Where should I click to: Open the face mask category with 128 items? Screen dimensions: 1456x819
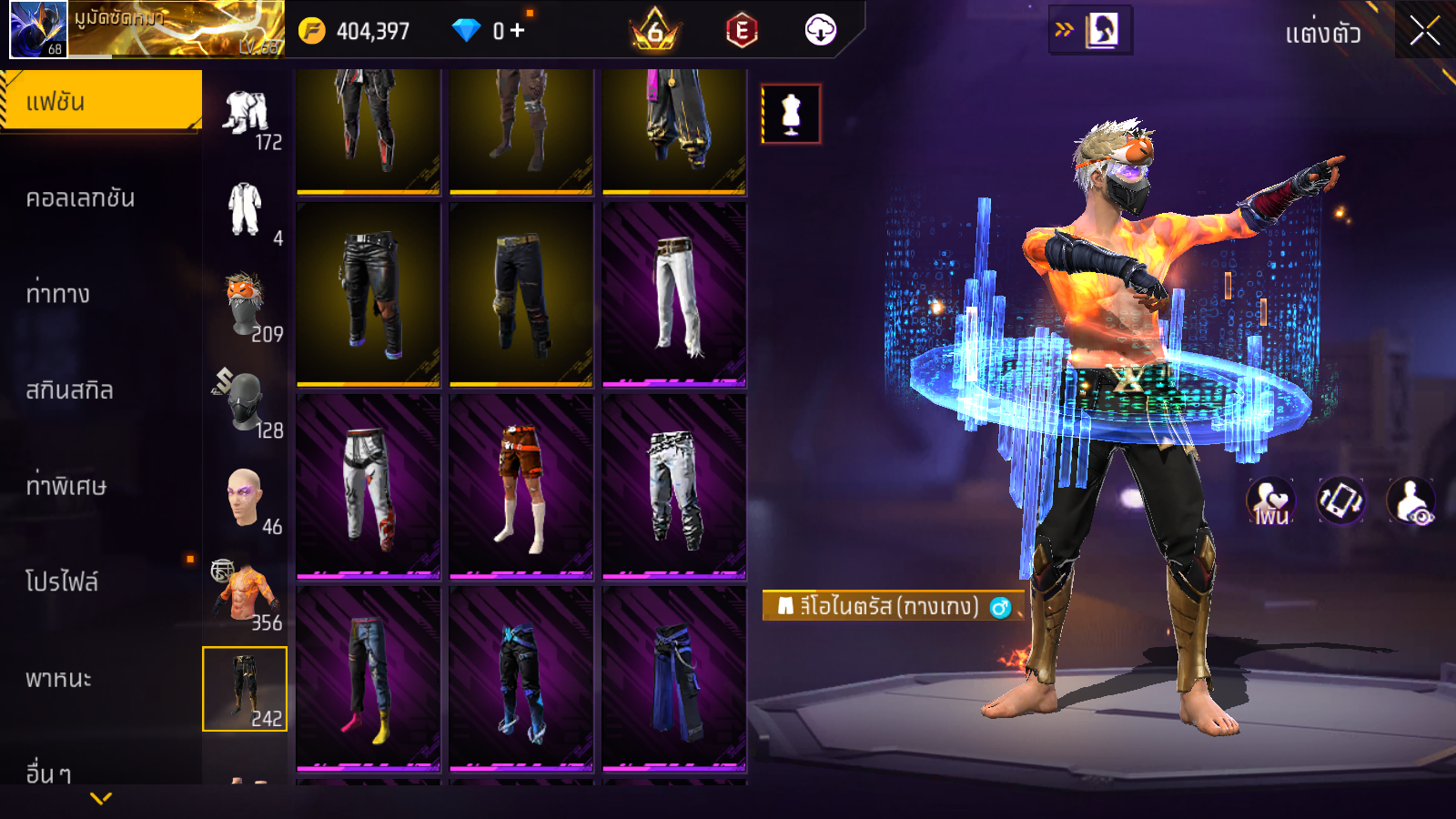tap(245, 401)
